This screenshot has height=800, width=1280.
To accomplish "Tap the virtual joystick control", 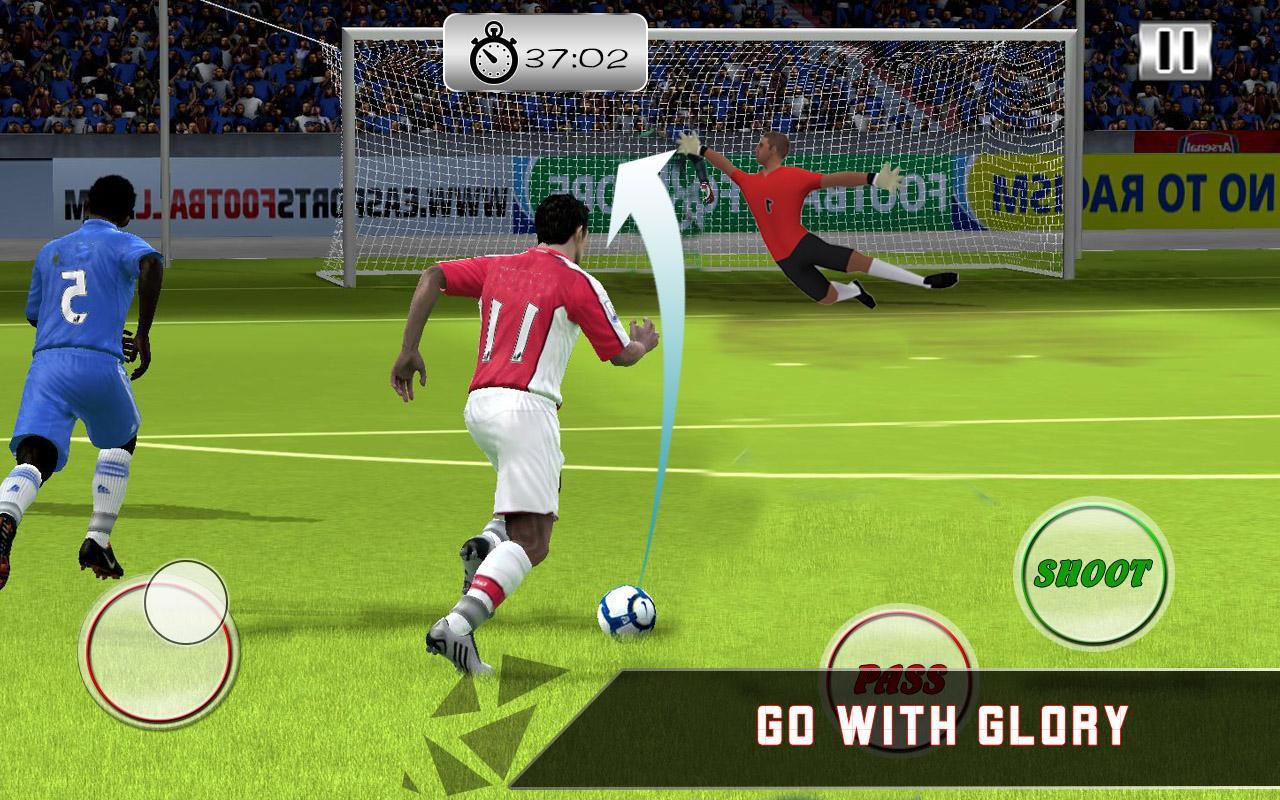I will click(165, 650).
